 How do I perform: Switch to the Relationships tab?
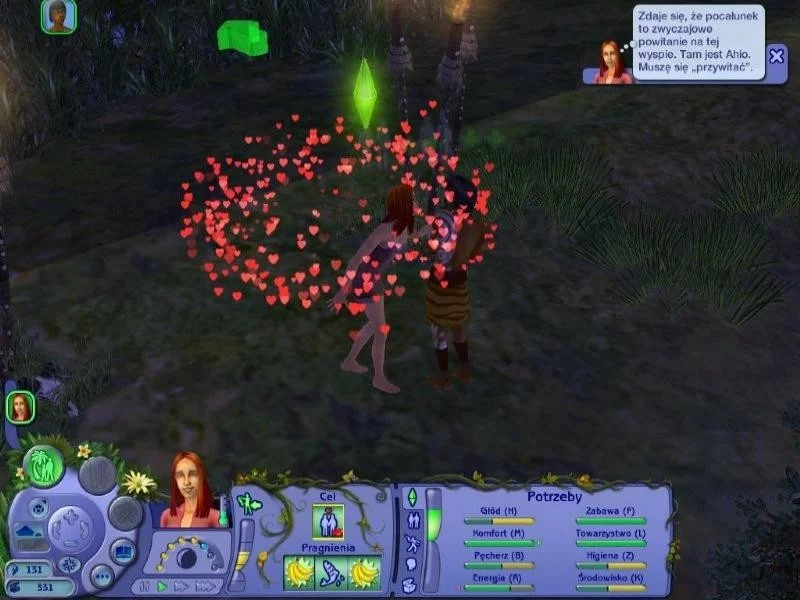(411, 520)
